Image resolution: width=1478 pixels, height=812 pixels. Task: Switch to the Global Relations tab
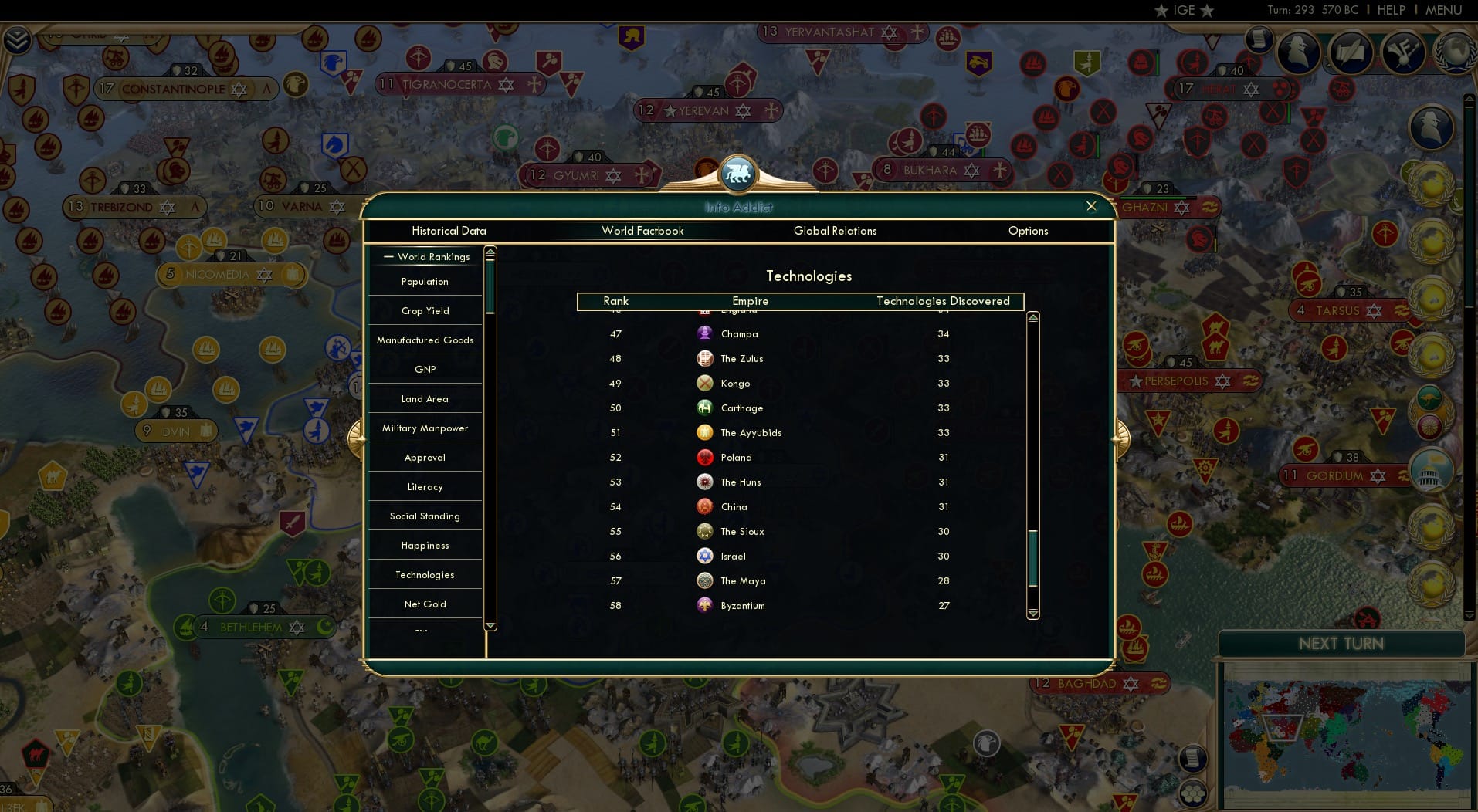pyautogui.click(x=836, y=231)
